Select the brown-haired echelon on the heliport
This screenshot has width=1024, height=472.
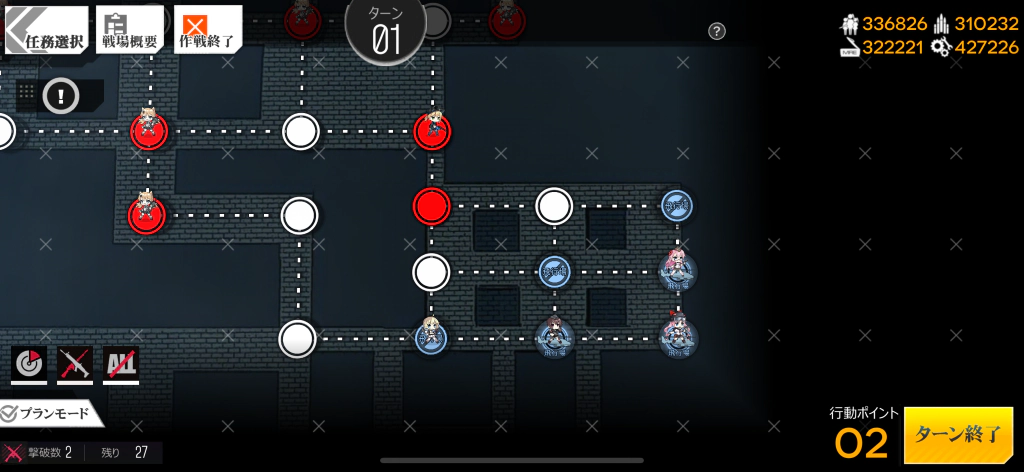pyautogui.click(x=554, y=338)
